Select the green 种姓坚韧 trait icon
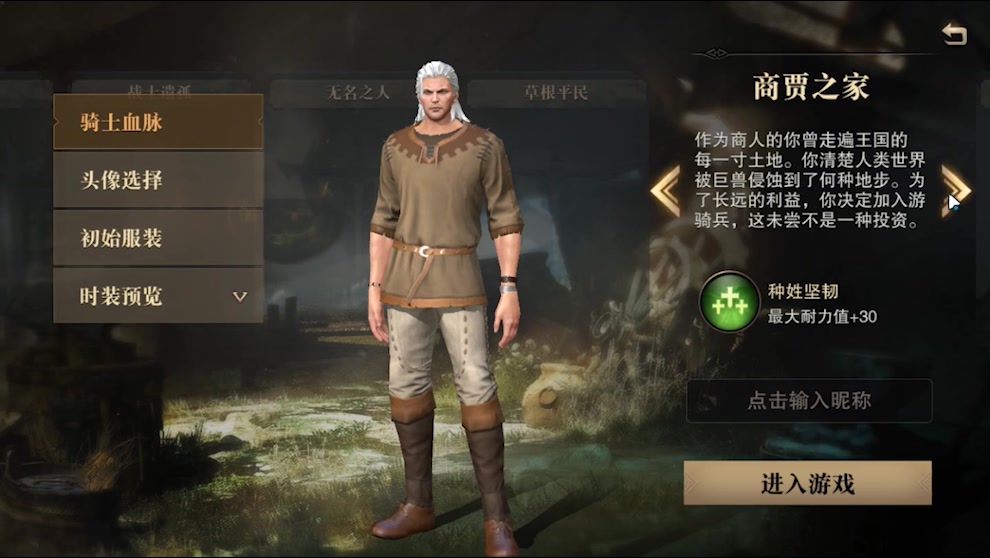 pyautogui.click(x=729, y=303)
